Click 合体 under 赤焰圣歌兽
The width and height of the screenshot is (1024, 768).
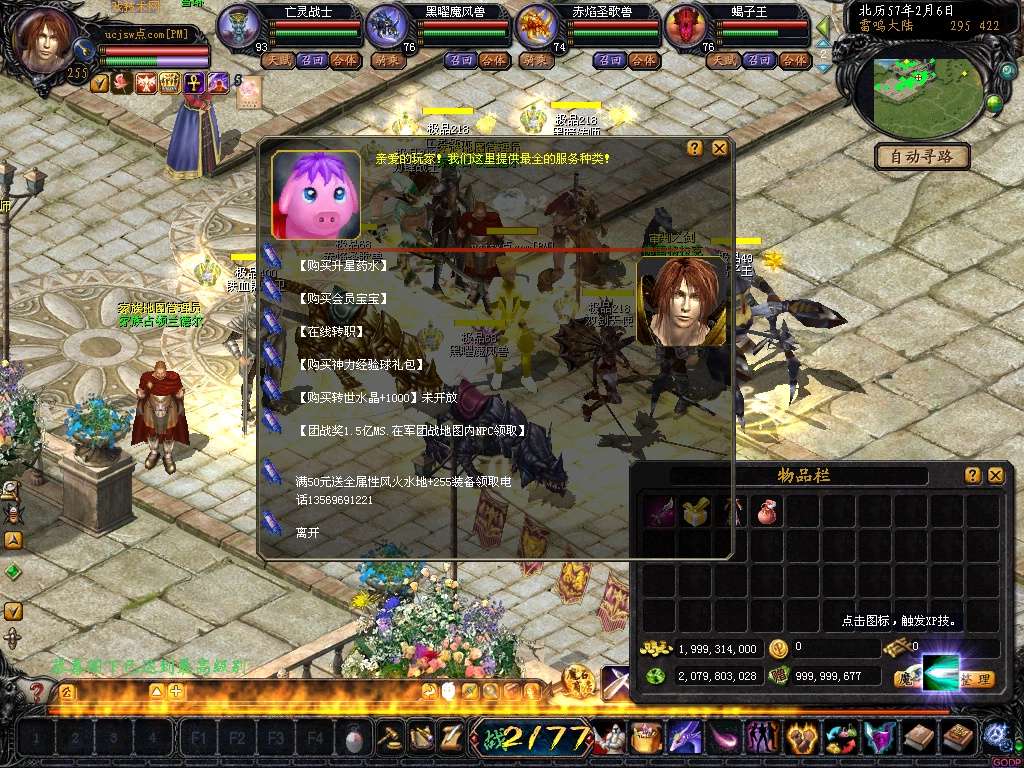click(x=642, y=60)
